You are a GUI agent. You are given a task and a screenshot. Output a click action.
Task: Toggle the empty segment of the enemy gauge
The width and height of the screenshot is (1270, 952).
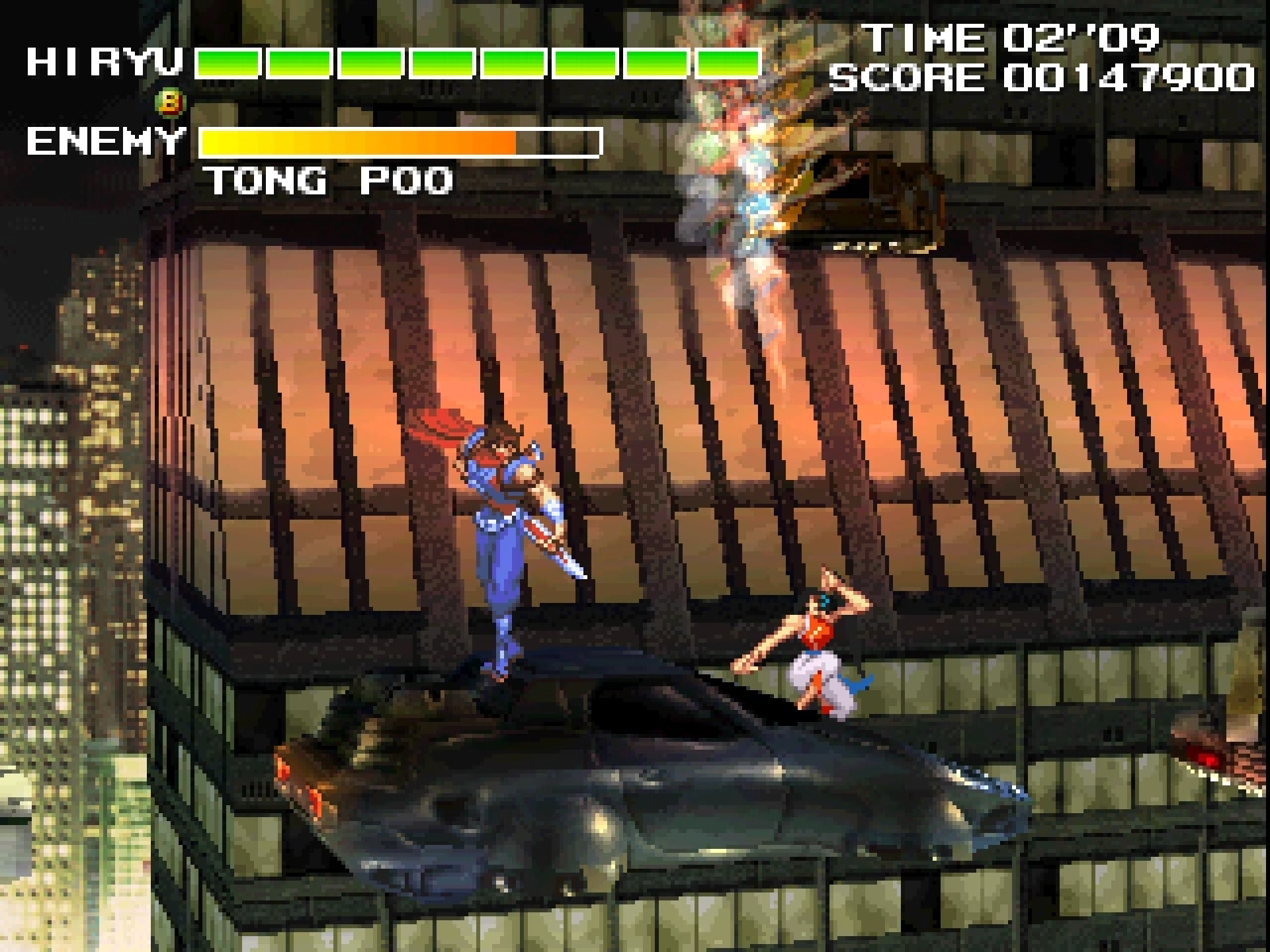[x=559, y=141]
